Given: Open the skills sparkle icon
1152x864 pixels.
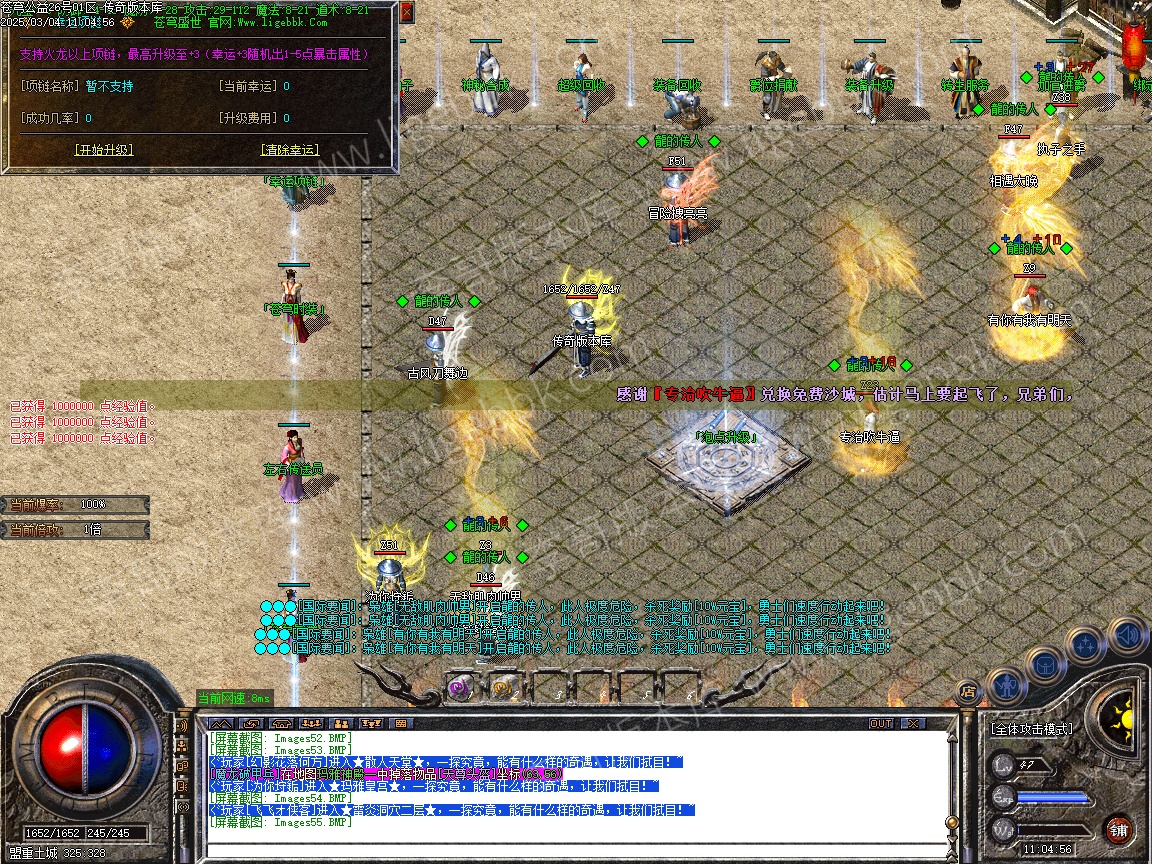Looking at the screenshot, I should pos(1086,644).
